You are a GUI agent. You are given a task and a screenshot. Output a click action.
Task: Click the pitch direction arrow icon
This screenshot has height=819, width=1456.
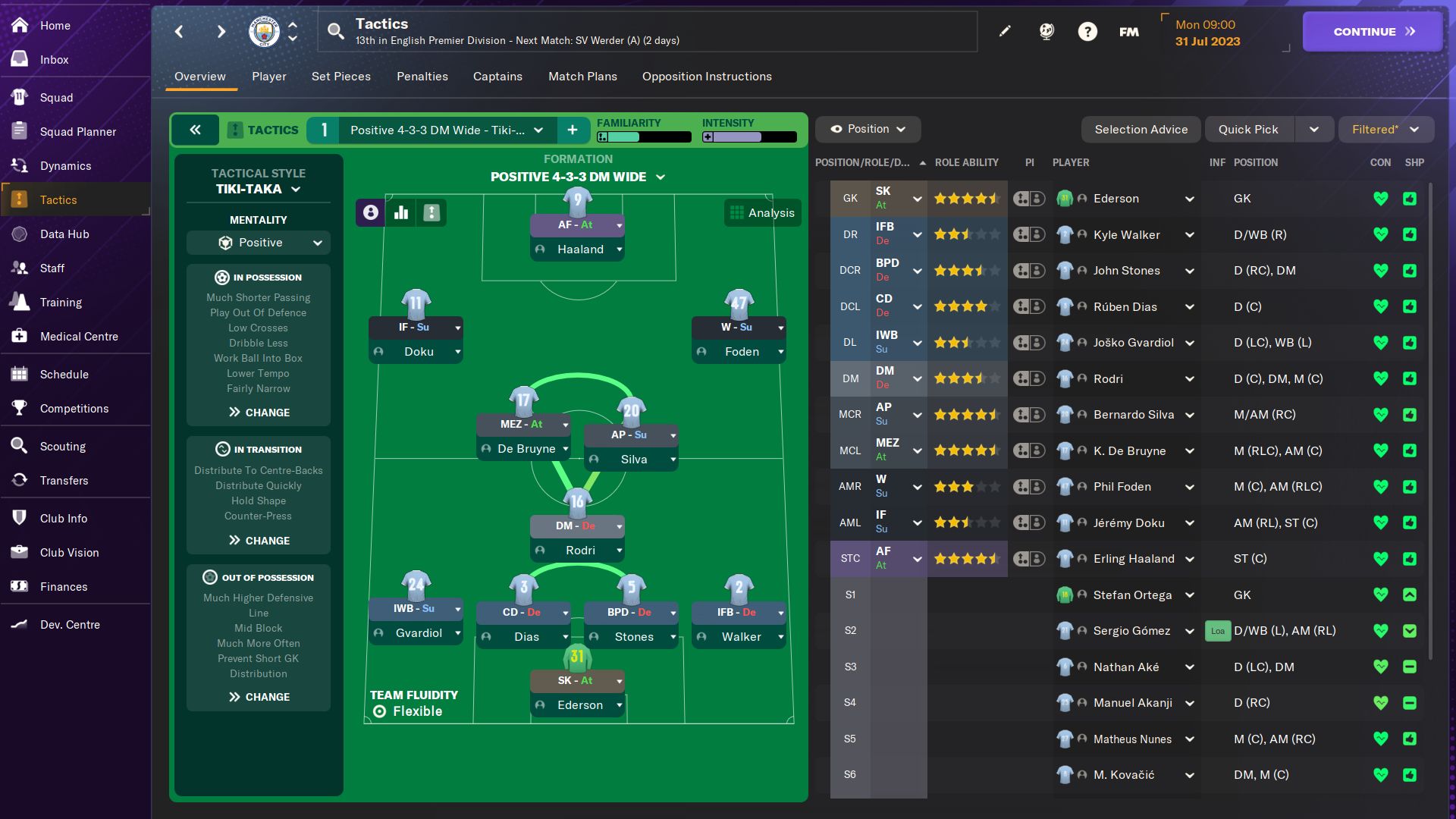(431, 213)
